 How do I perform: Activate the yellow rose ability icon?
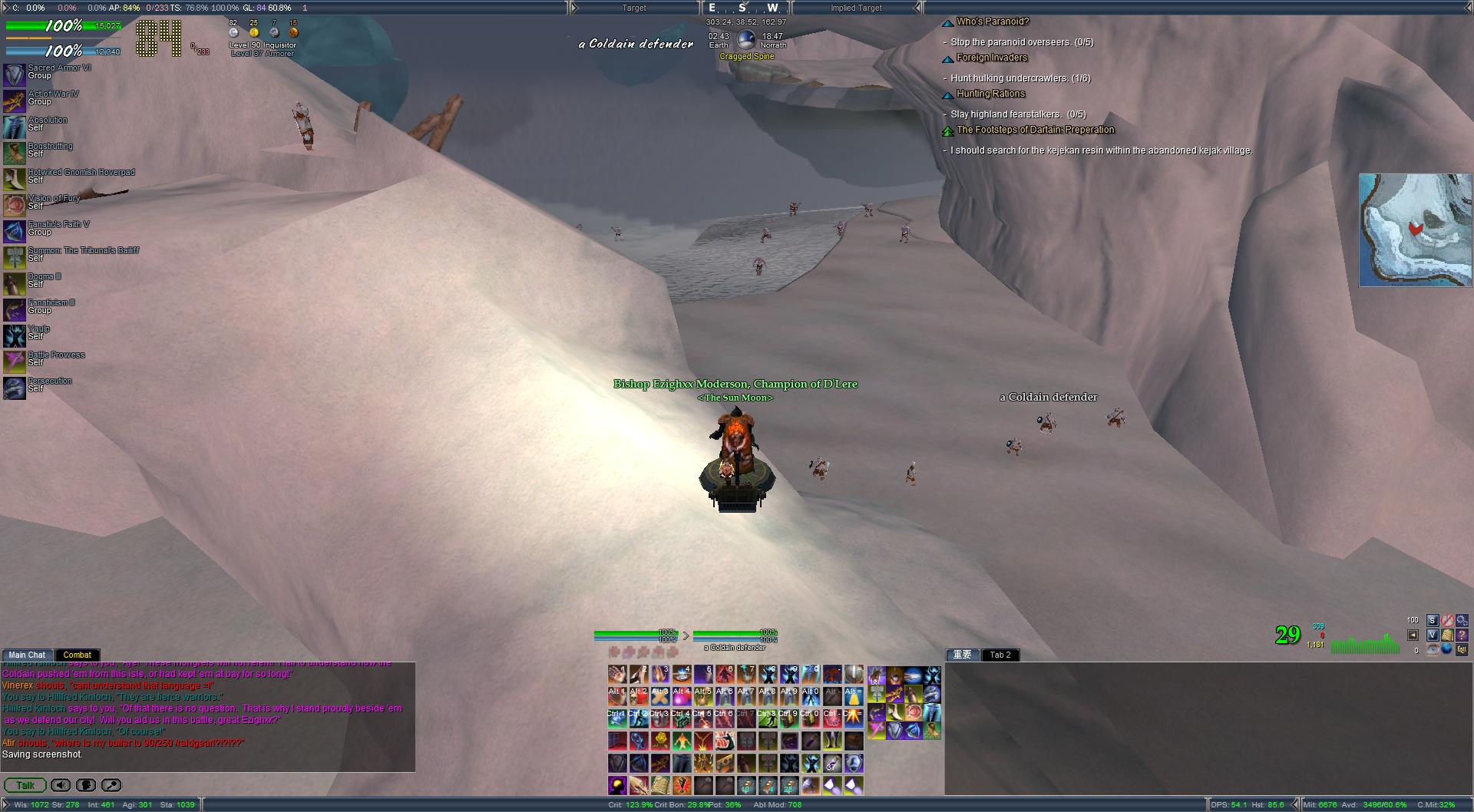pos(660,741)
